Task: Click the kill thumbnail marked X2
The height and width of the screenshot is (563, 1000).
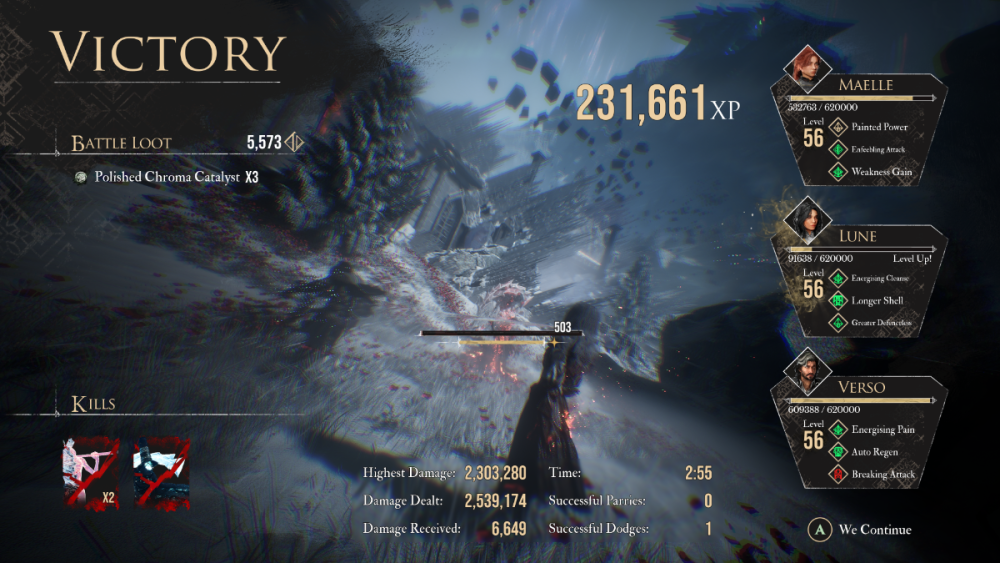Action: [x=90, y=472]
